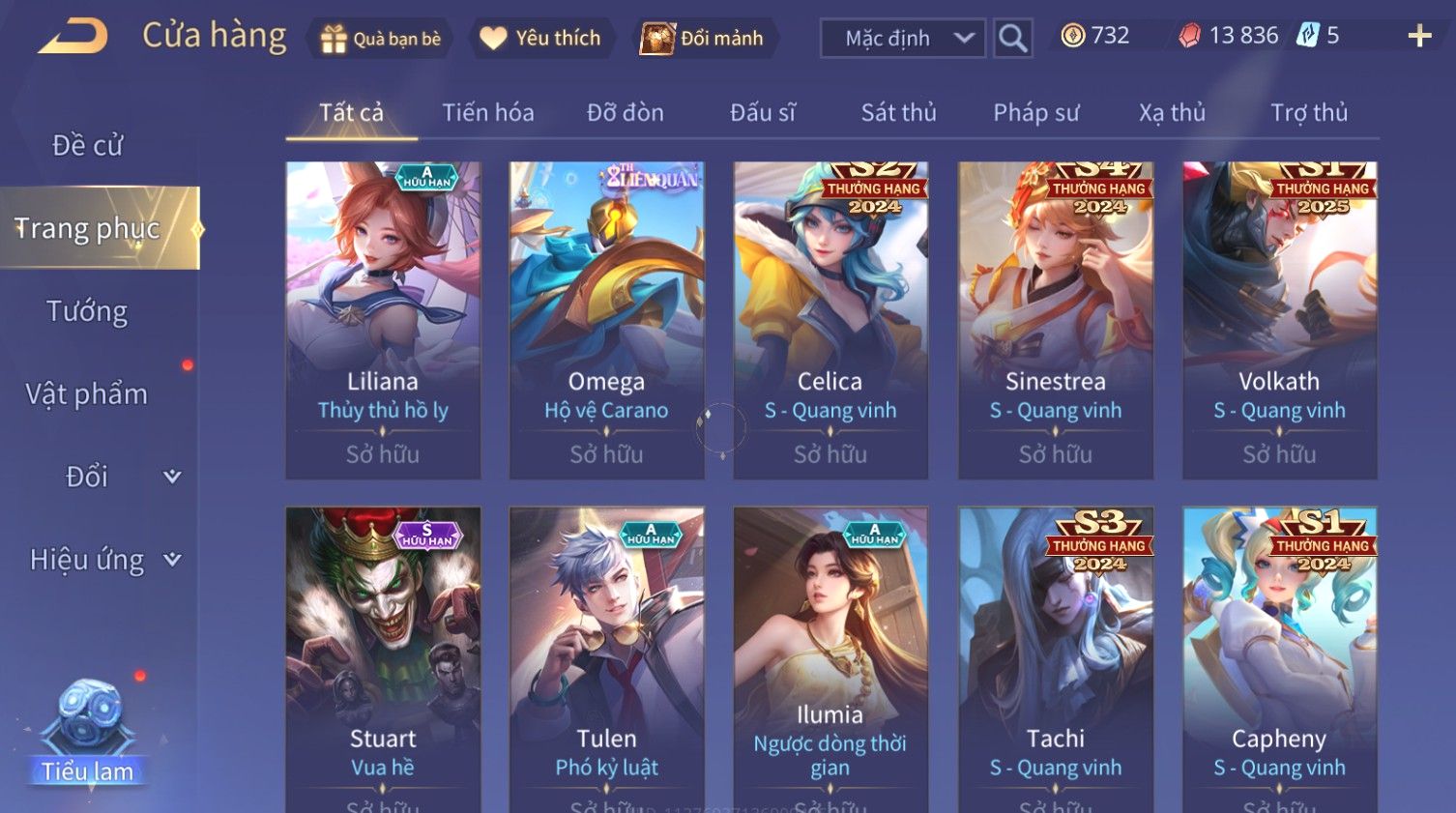Open the Đề cử shop section
This screenshot has width=1456, height=813.
pos(87,145)
